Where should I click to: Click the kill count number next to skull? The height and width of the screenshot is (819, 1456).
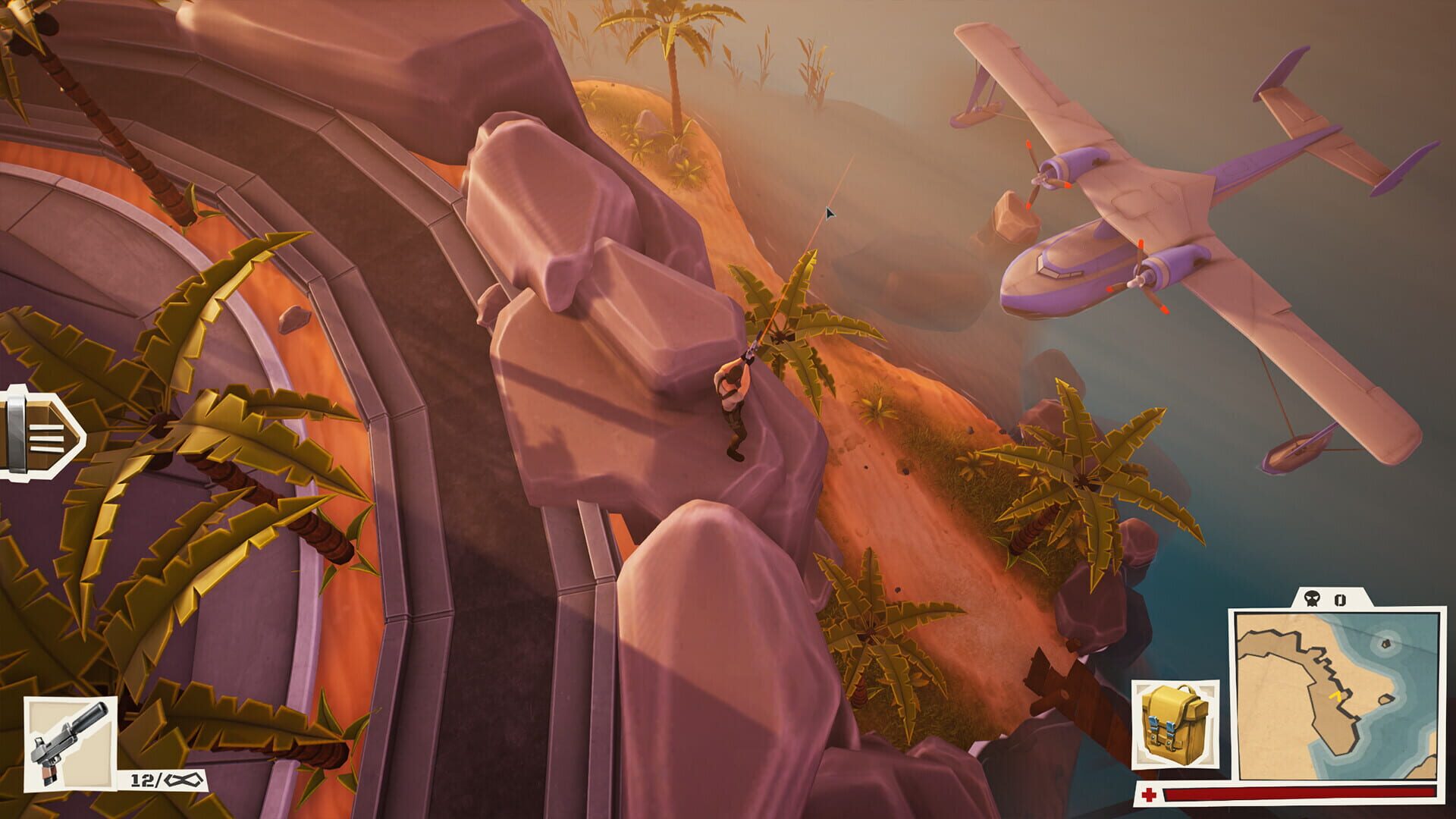[1338, 600]
